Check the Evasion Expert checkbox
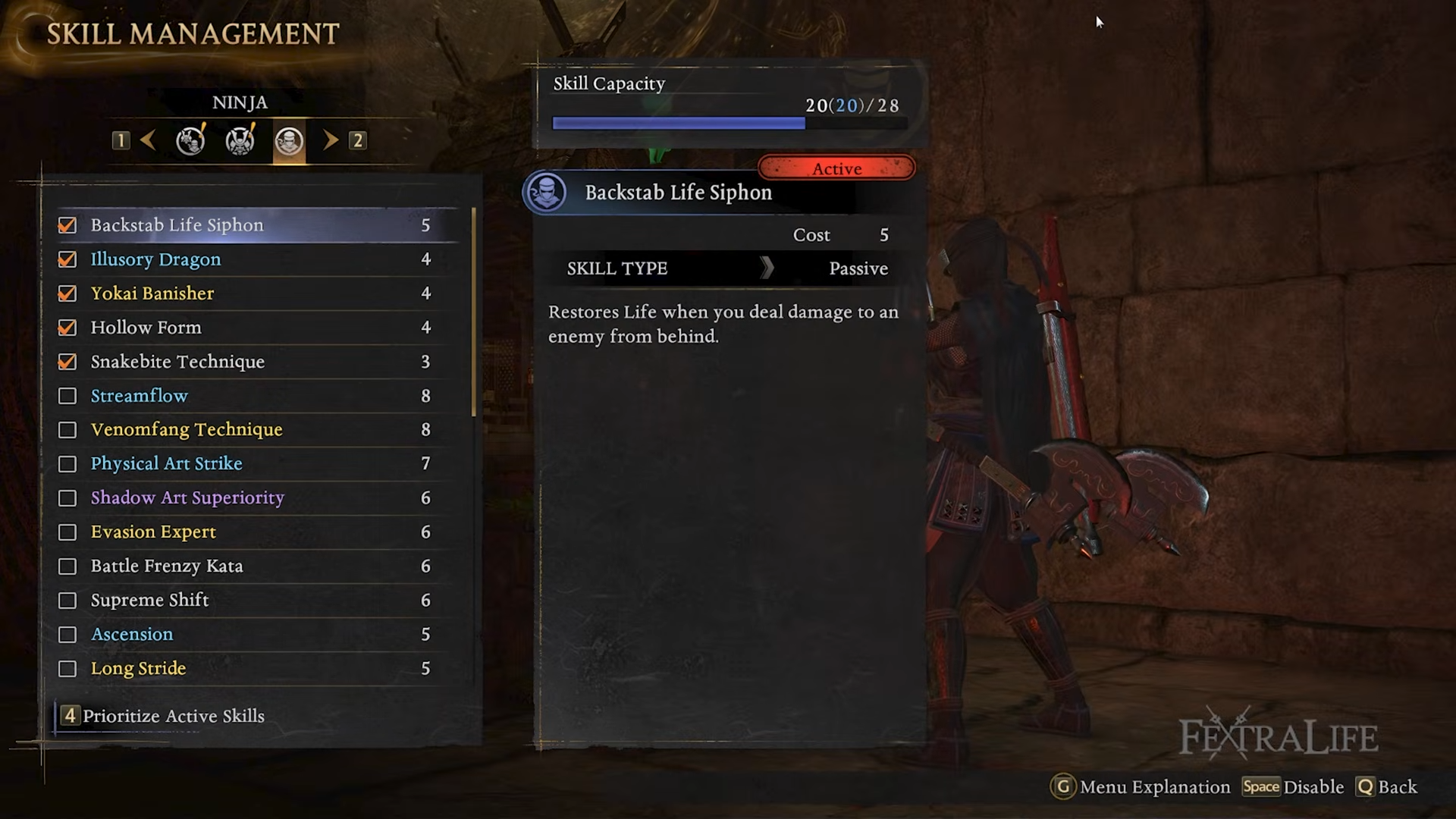Screen dimensions: 1456x819 [x=67, y=532]
